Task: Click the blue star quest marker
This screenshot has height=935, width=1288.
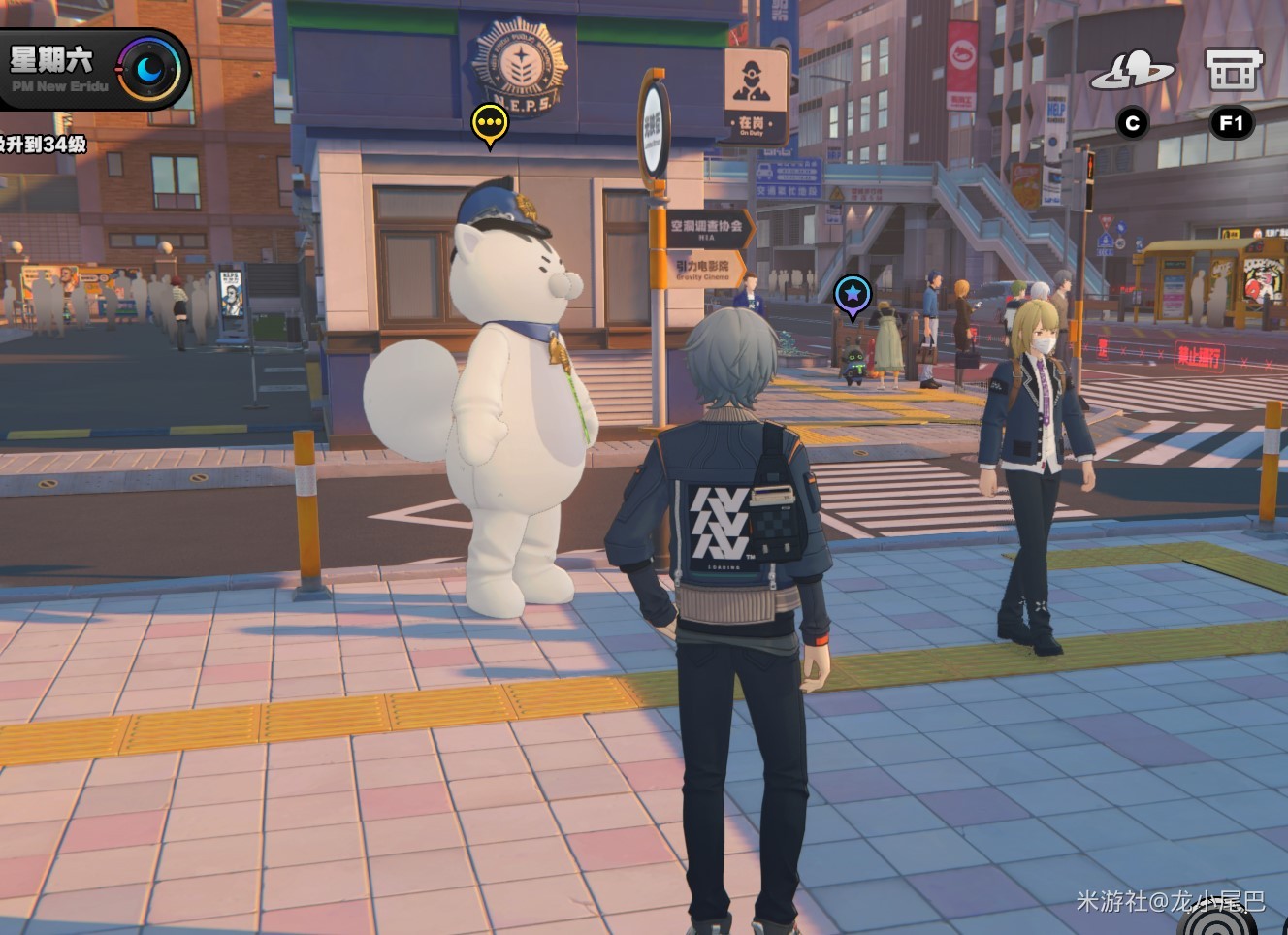Action: pyautogui.click(x=852, y=293)
